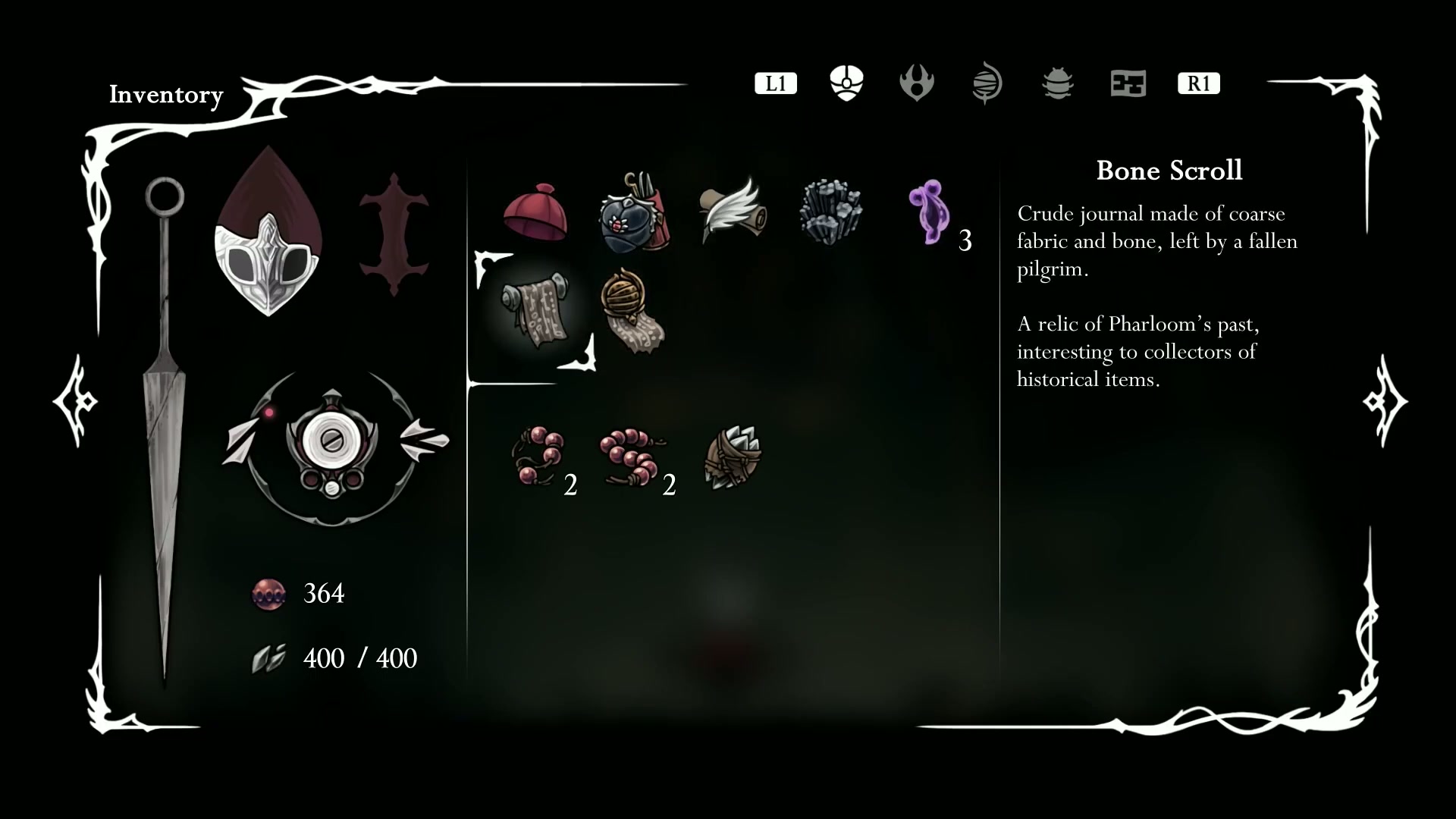Image resolution: width=1456 pixels, height=819 pixels.
Task: Choose the golden orb scroll item
Action: [632, 309]
